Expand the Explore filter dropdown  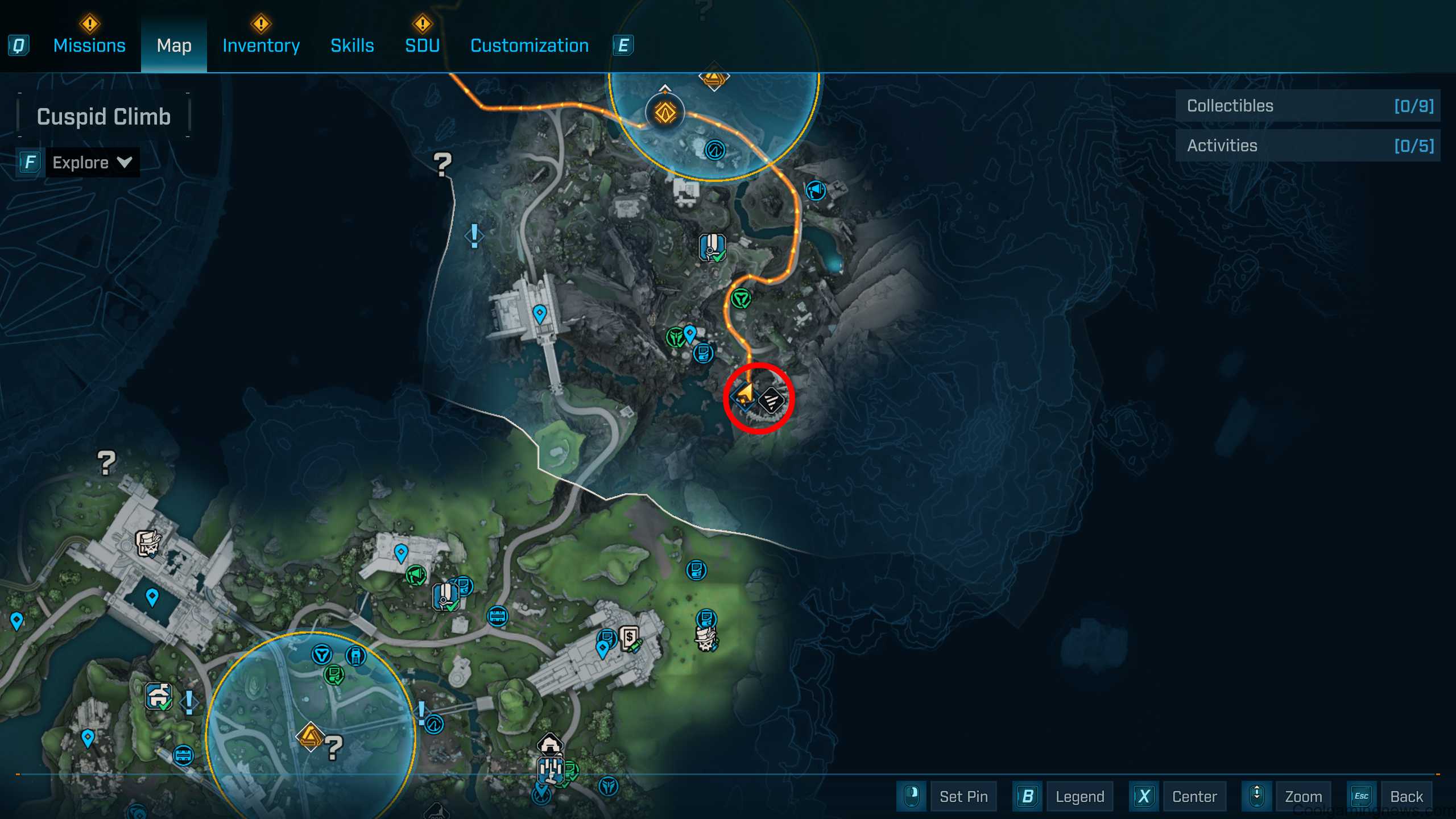[92, 163]
